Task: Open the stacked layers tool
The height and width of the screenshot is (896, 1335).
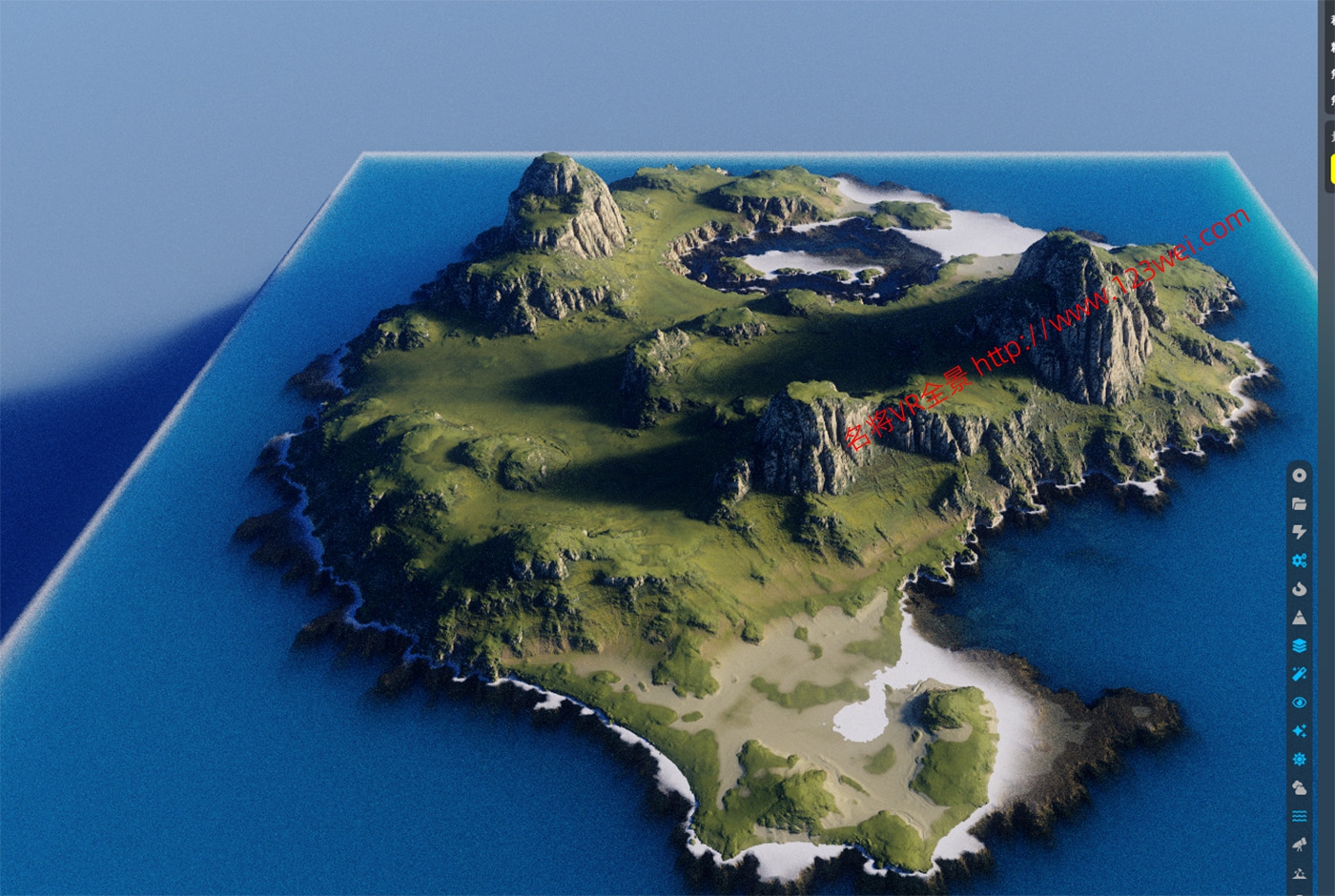Action: click(1299, 645)
